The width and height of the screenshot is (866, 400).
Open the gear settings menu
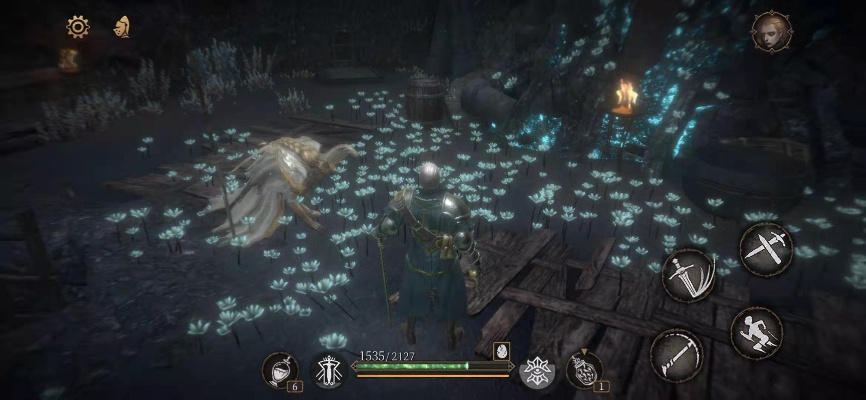(x=78, y=27)
